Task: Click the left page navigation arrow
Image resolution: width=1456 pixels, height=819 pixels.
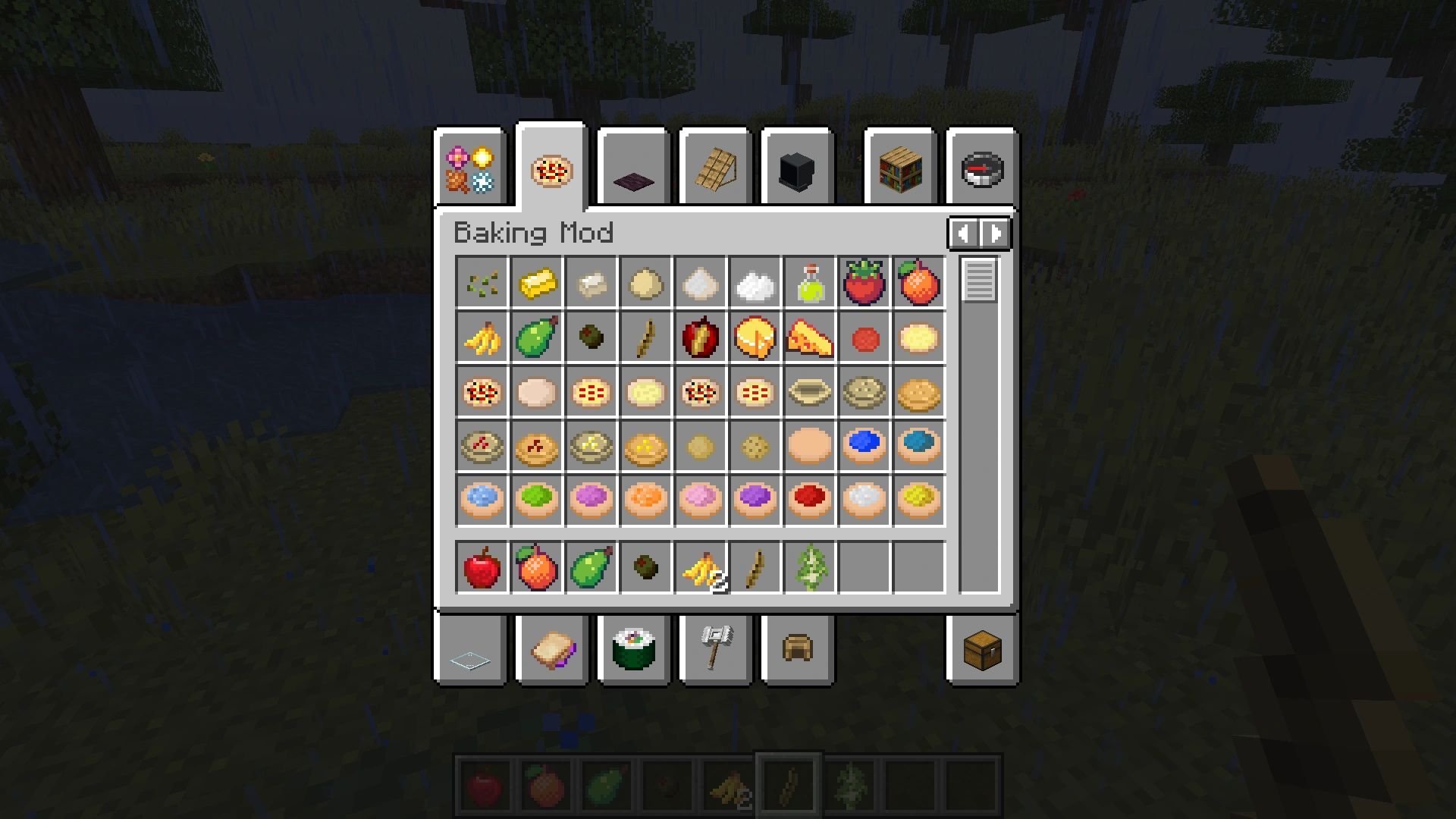Action: pyautogui.click(x=963, y=234)
